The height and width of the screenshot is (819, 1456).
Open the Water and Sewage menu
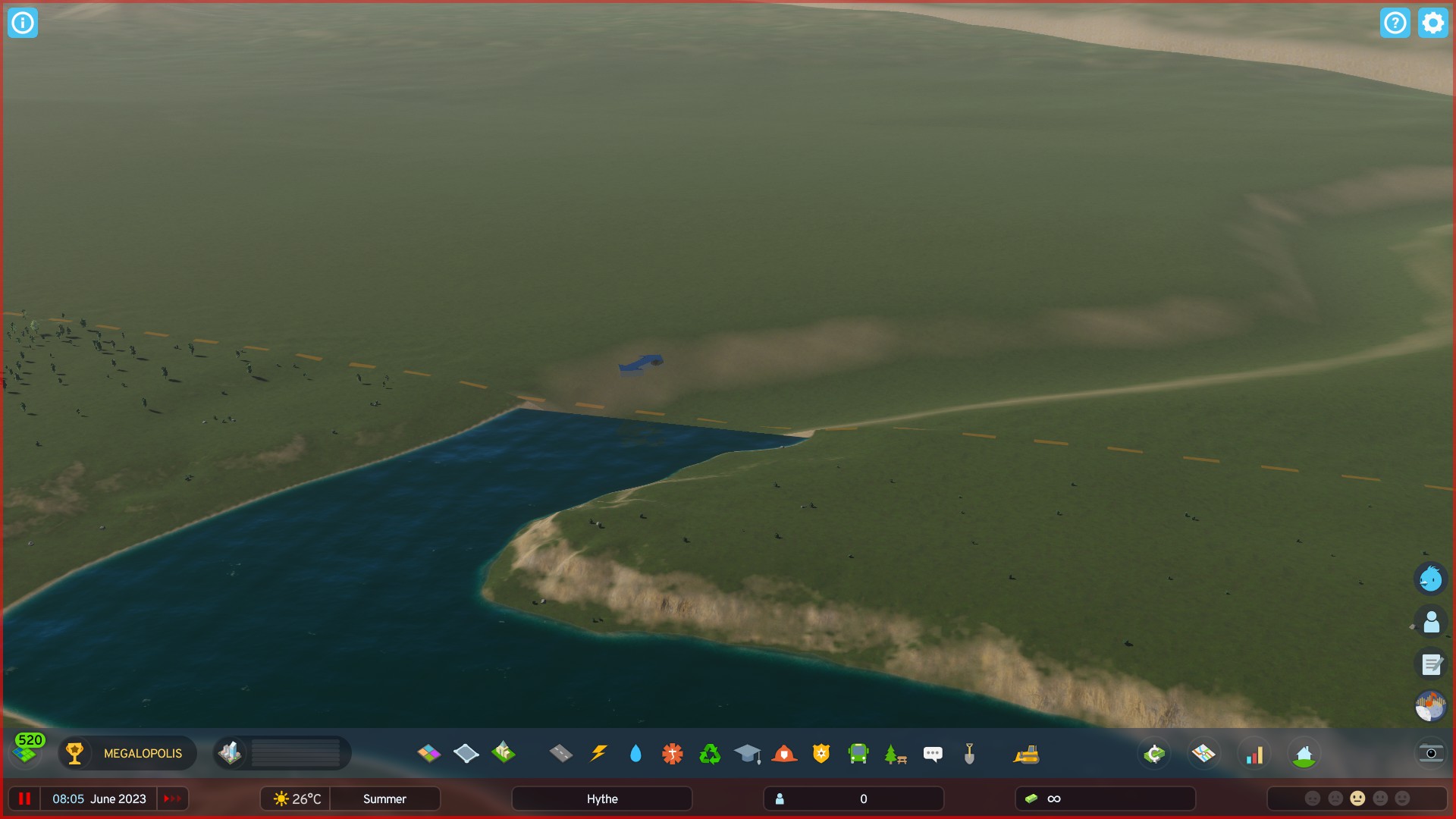[635, 753]
